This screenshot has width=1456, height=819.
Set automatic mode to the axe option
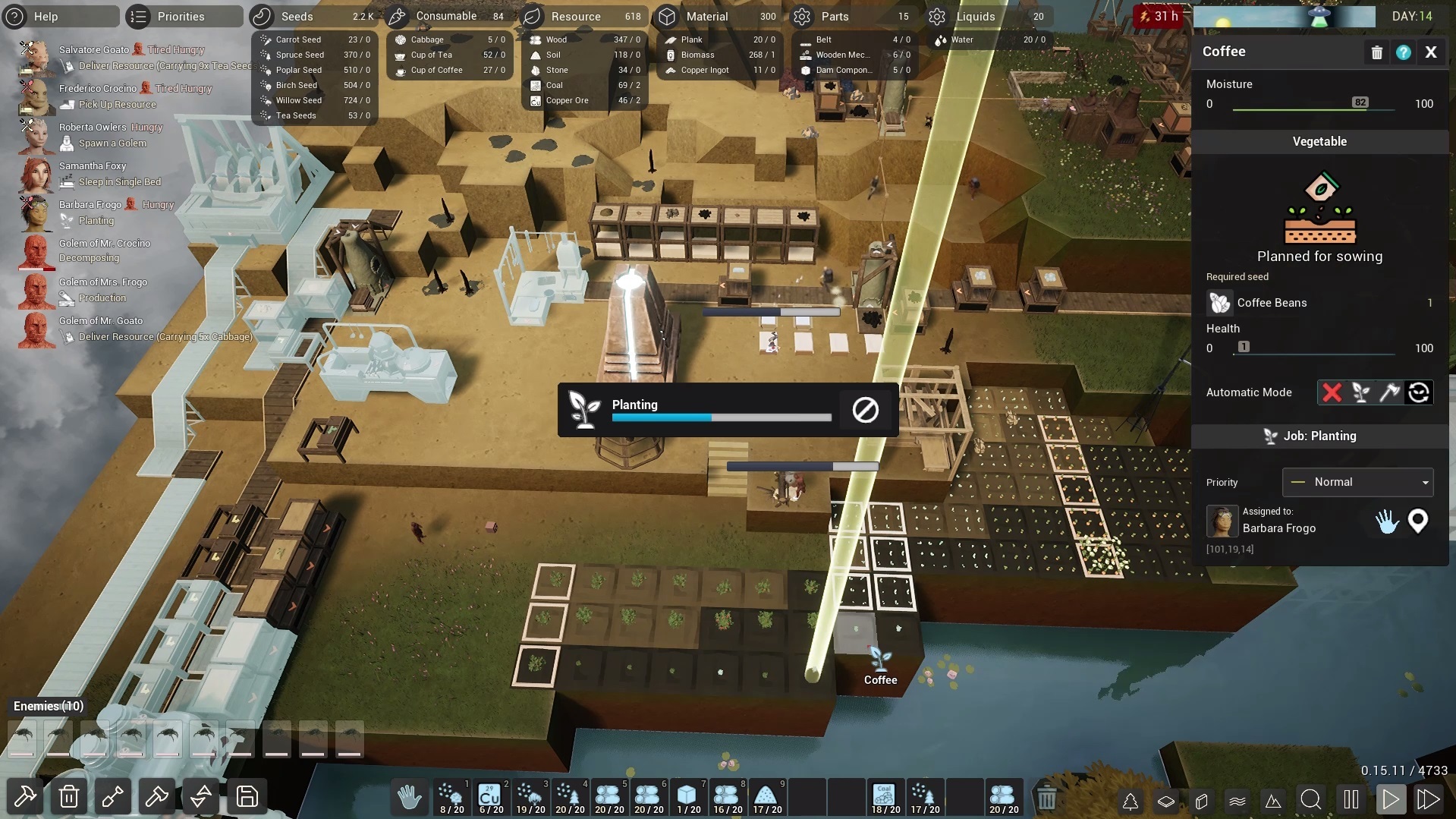pos(1389,392)
